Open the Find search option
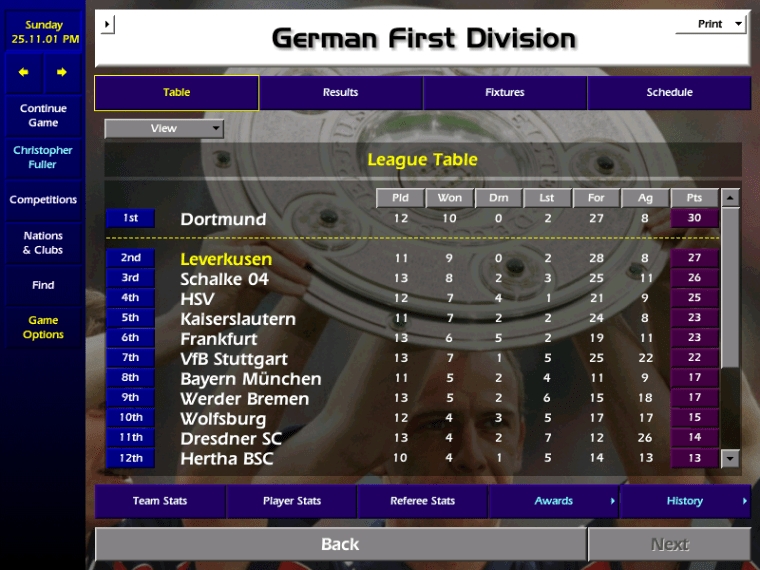This screenshot has width=760, height=570. (x=43, y=285)
